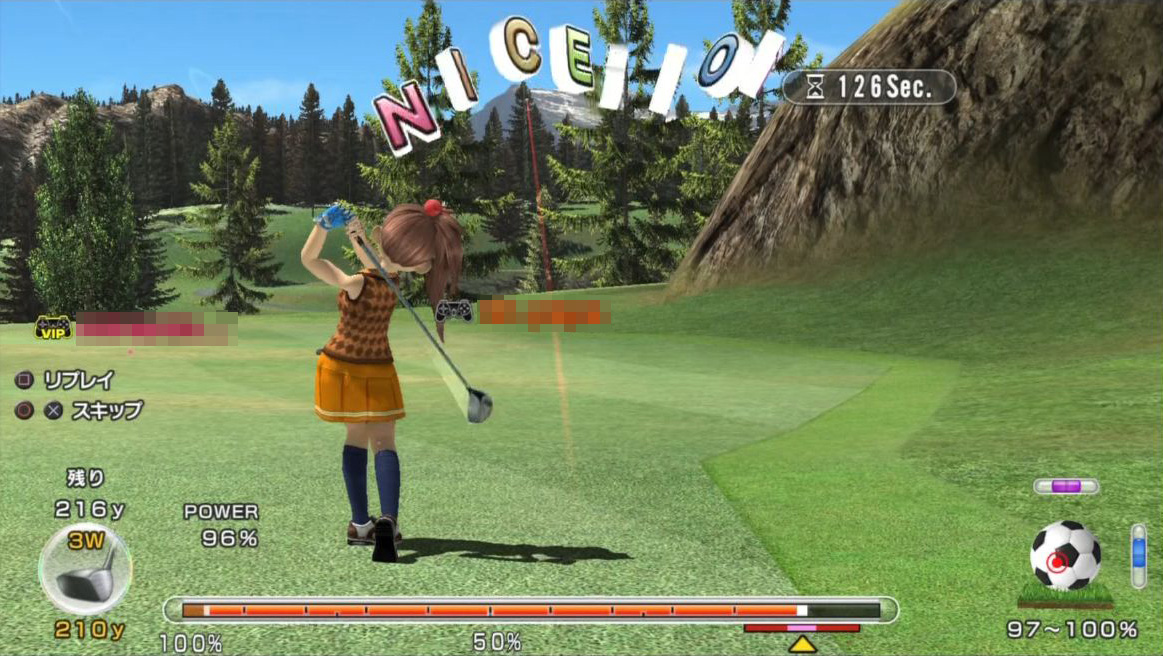Click the yellow triangle impact marker
The image size is (1163, 656).
802,644
